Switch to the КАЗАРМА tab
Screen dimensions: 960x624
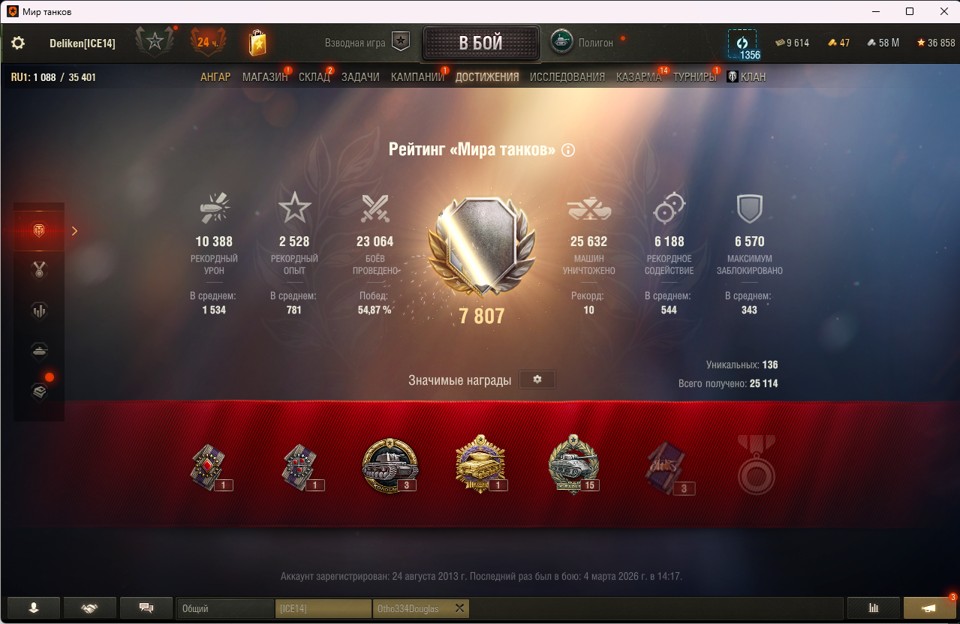click(638, 77)
